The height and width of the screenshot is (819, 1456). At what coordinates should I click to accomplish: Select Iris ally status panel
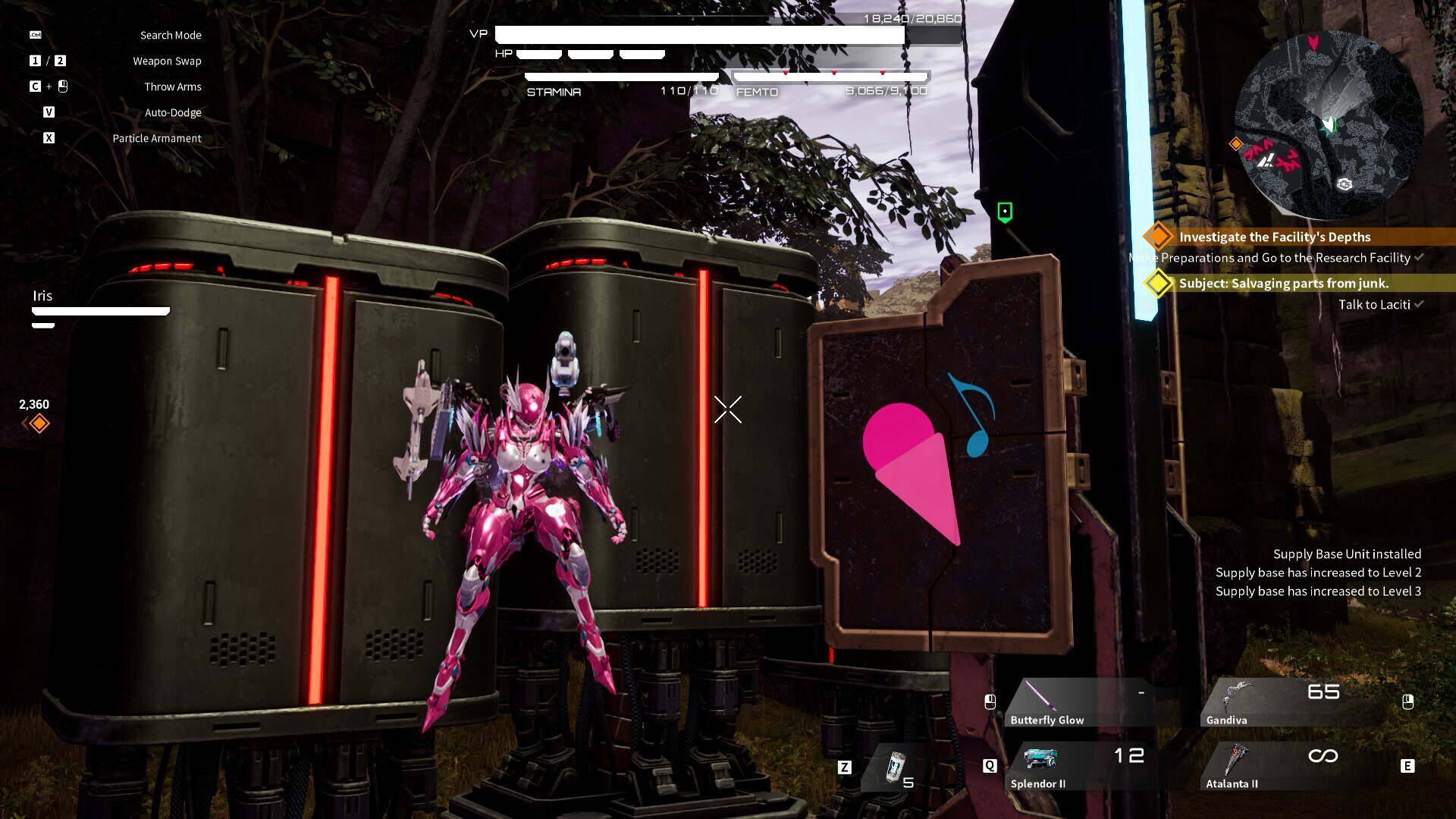pos(100,307)
